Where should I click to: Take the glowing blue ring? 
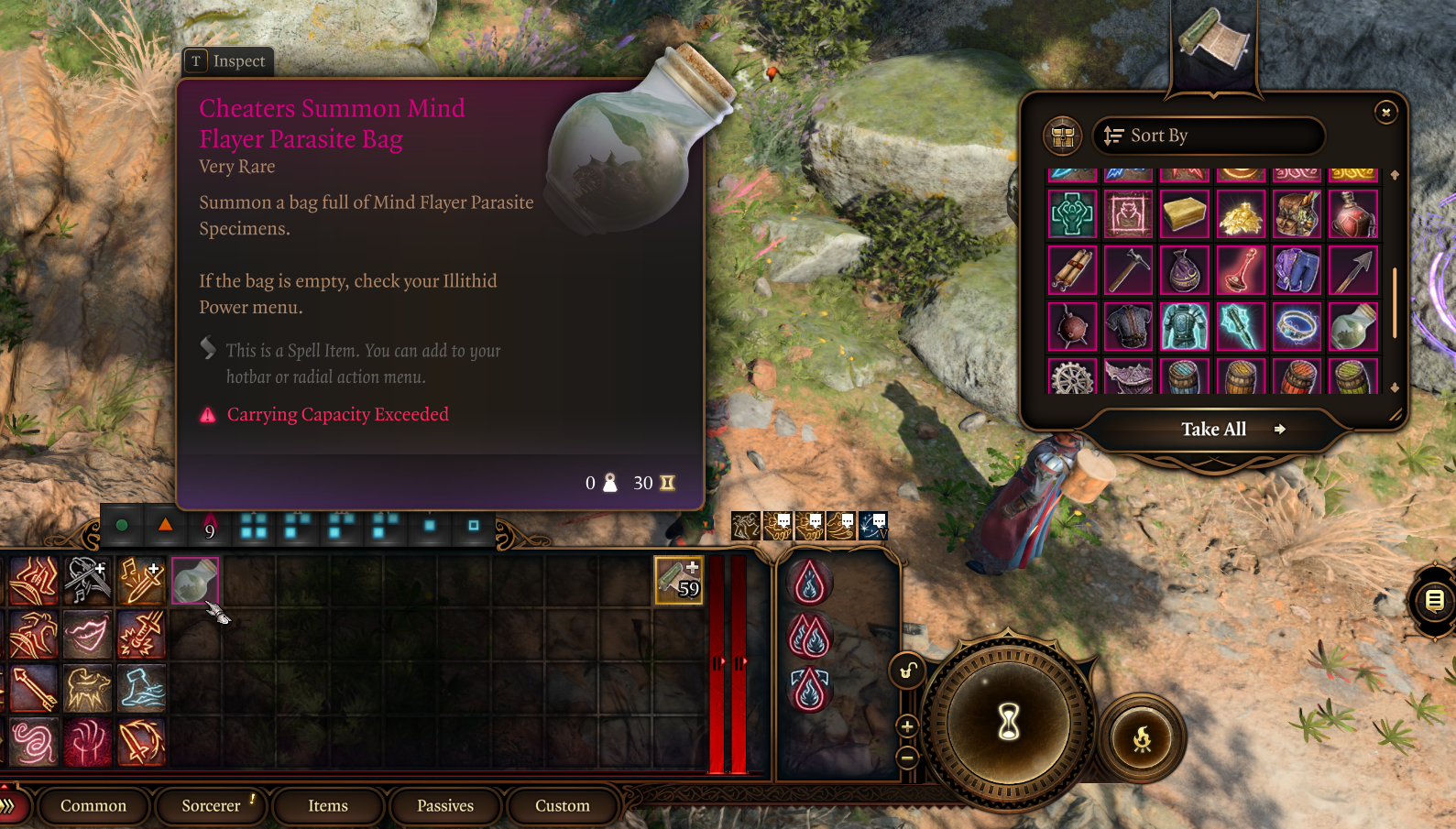(x=1297, y=326)
